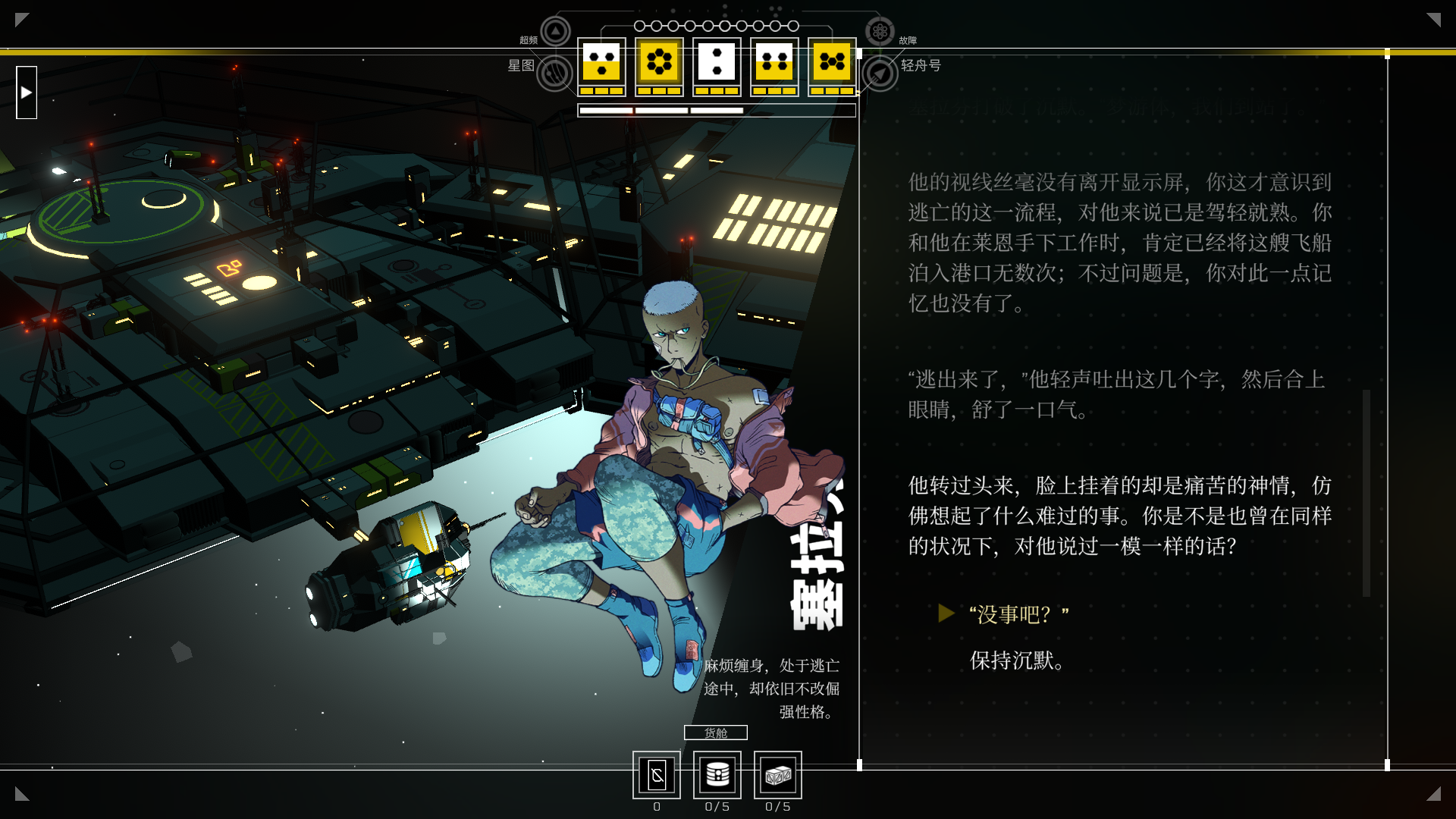Choose the "没事吧？" dialogue reply
Image resolution: width=1456 pixels, height=819 pixels.
(1018, 614)
